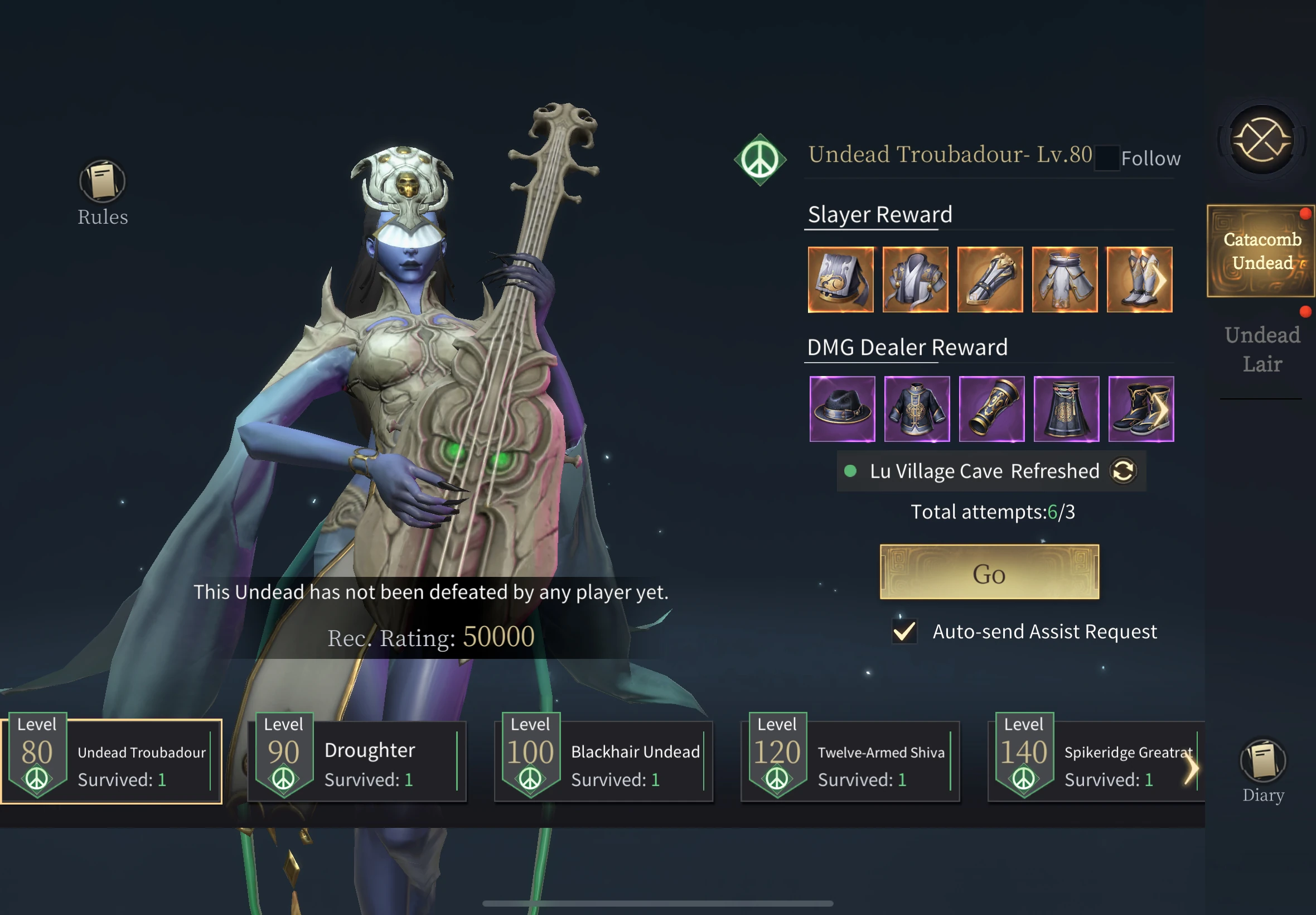Select the Level 140 Spikeridge Greatrat tile
Viewport: 1316px width, 915px height.
tap(1094, 762)
